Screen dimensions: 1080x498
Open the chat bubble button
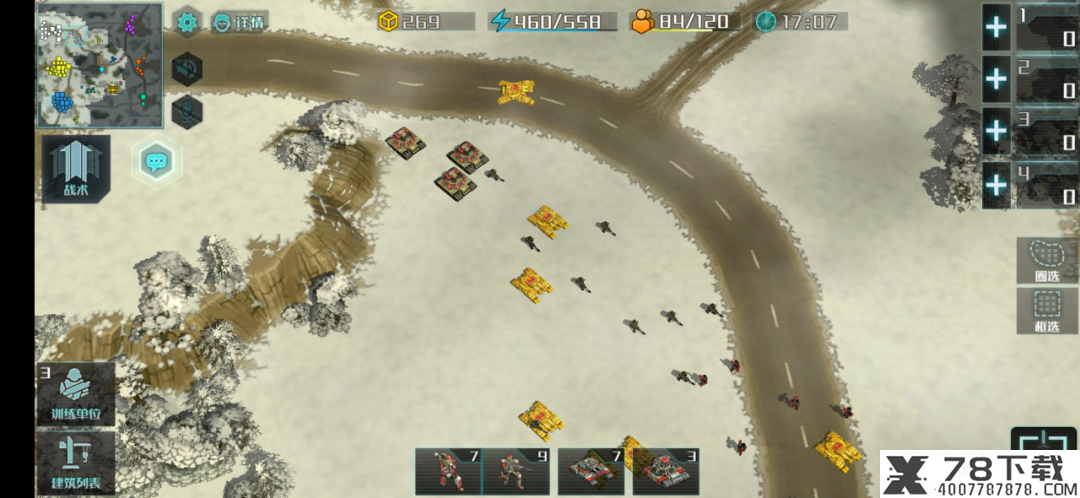tap(155, 160)
